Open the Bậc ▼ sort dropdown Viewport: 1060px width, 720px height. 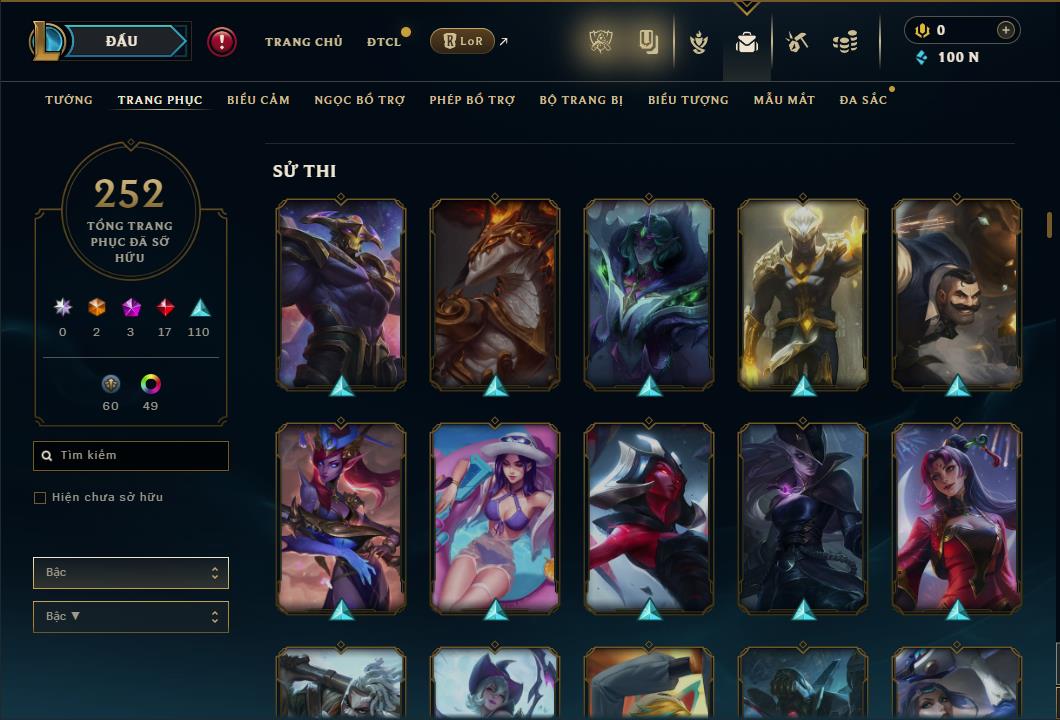click(131, 617)
